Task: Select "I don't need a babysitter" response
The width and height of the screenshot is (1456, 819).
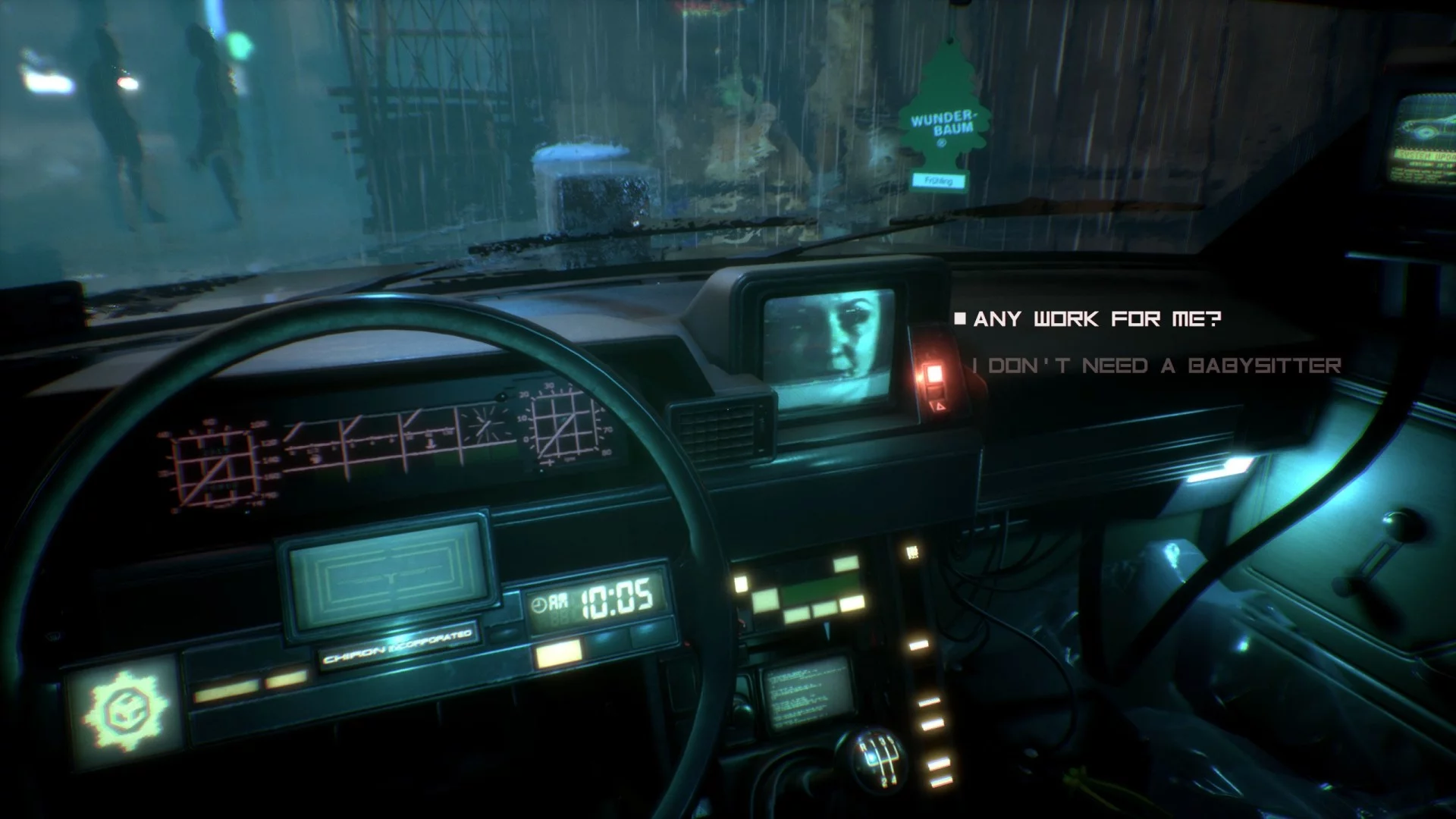Action: pos(1156,366)
